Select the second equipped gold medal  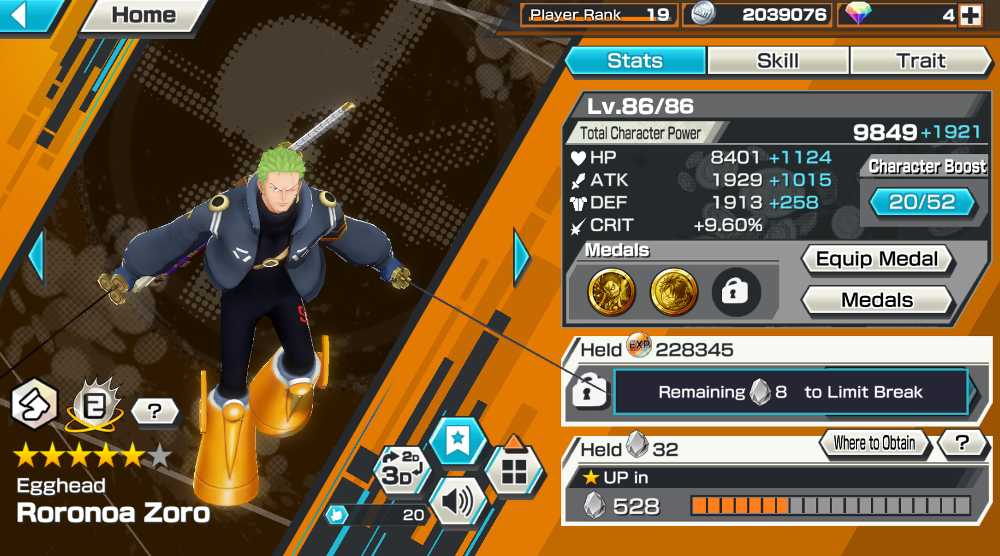(674, 291)
